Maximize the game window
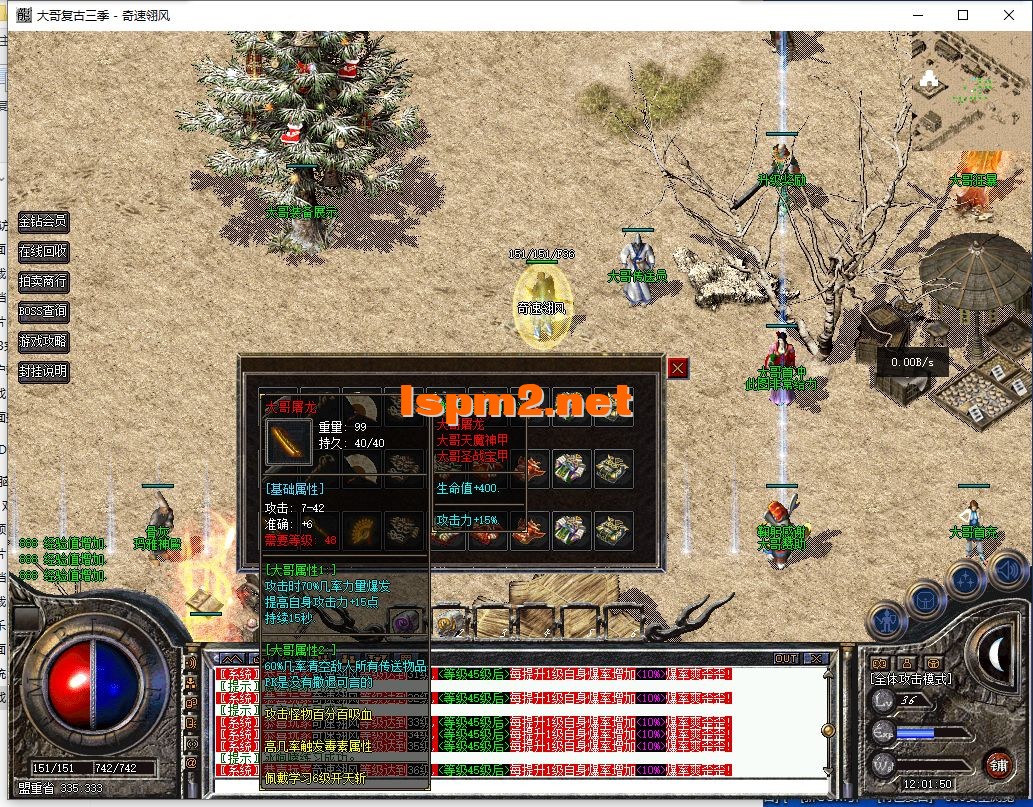This screenshot has width=1033, height=807. pyautogui.click(x=963, y=15)
